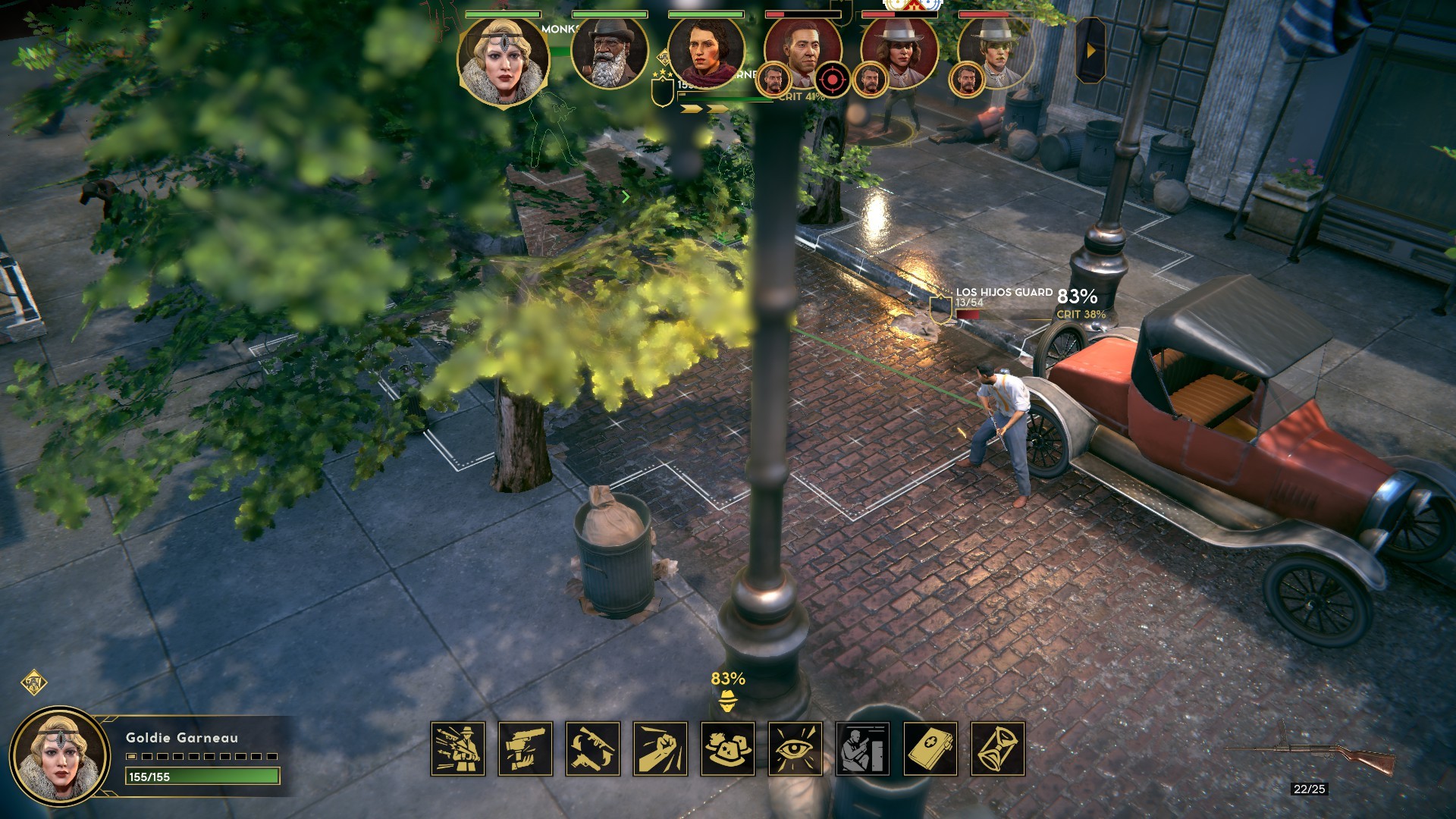
Task: Choose the crouching take-cover ability
Action: pos(863,748)
